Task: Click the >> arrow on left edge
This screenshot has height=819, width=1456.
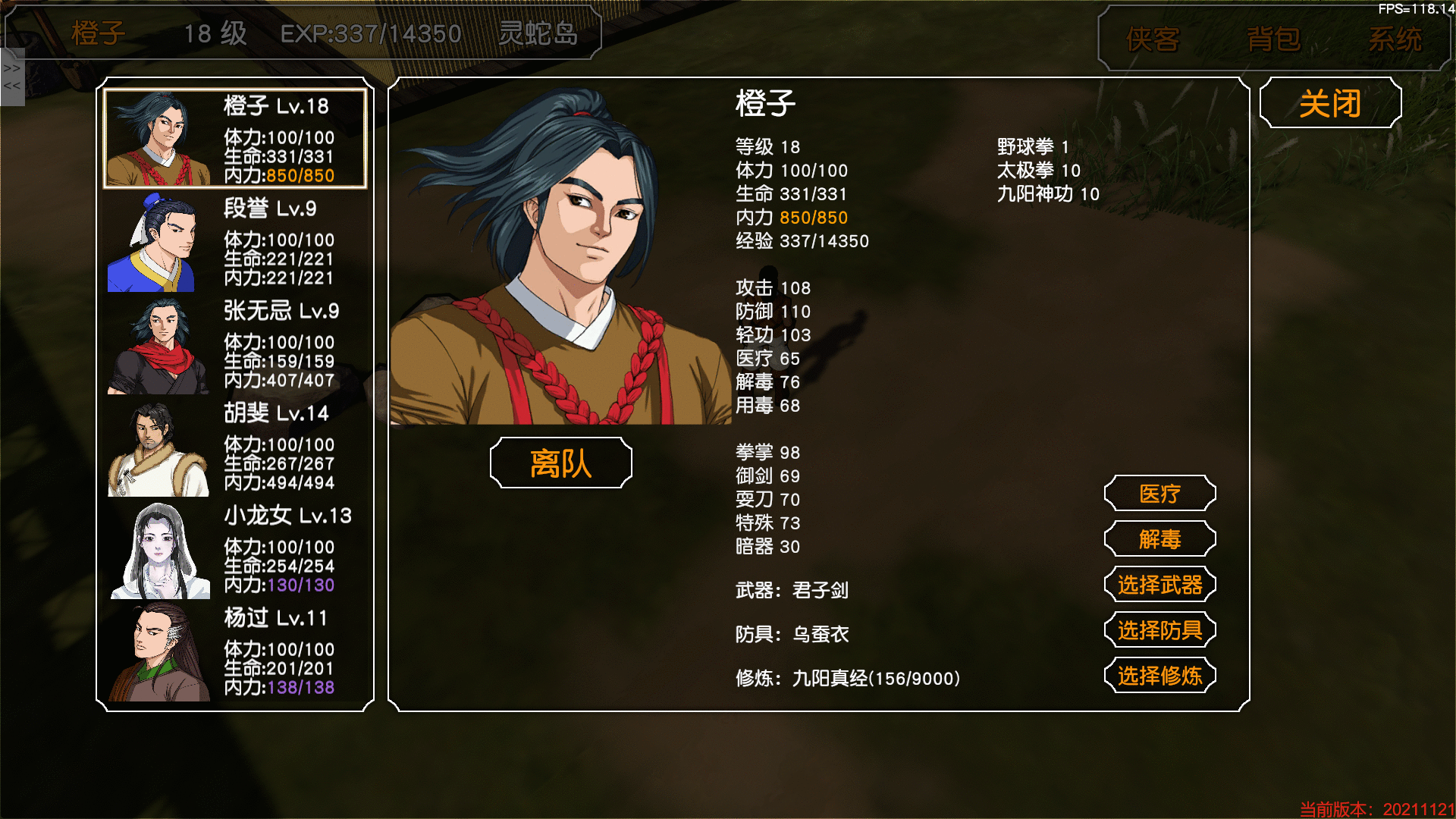Action: (11, 67)
